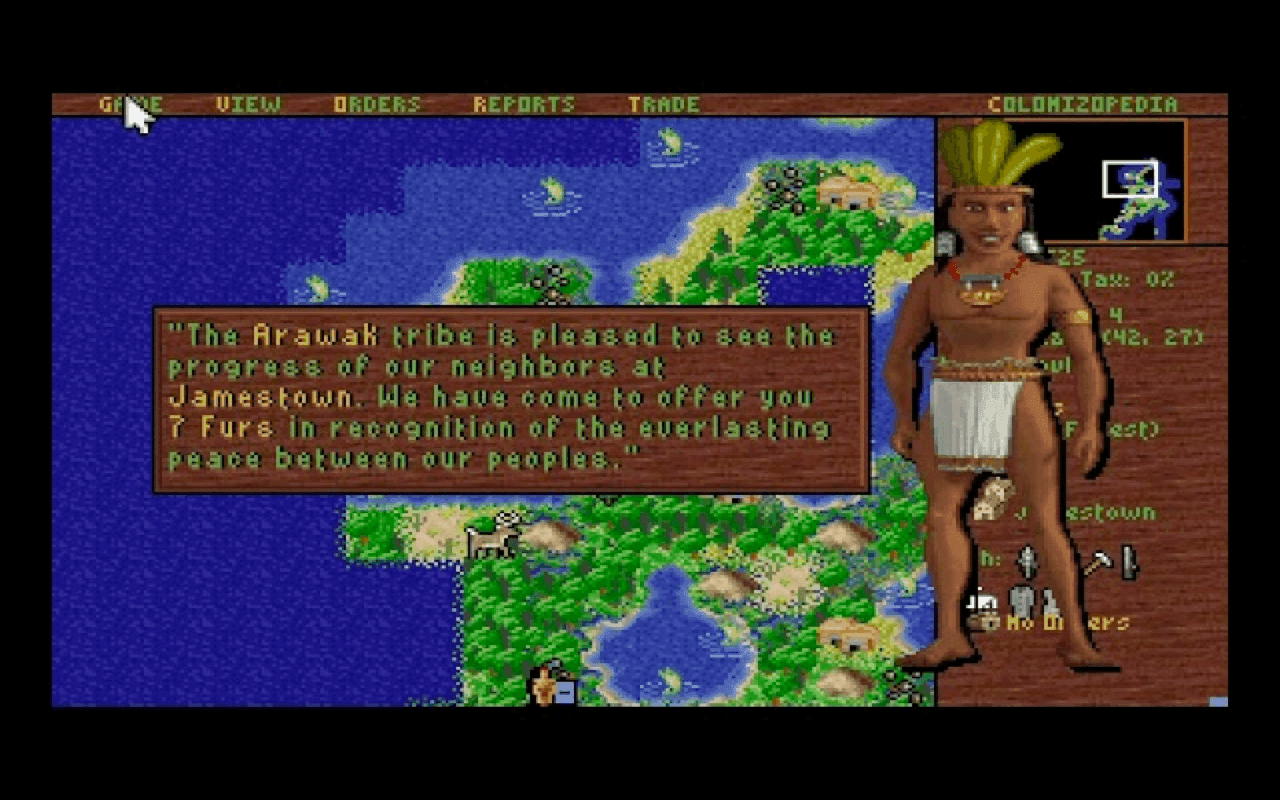
Task: Click the musket icon near the colony info
Action: click(1026, 560)
